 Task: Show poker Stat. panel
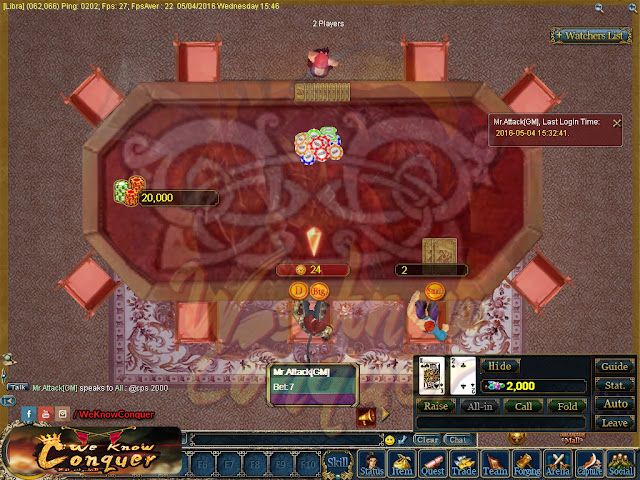coord(614,385)
